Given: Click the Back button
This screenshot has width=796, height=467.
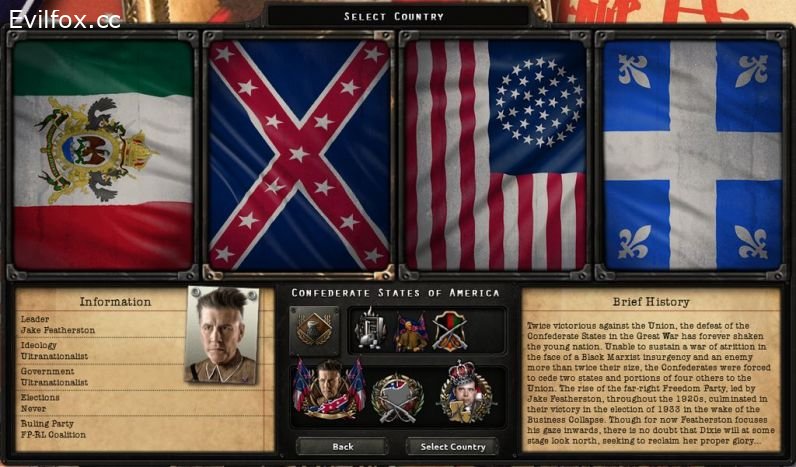Looking at the screenshot, I should pyautogui.click(x=342, y=446).
